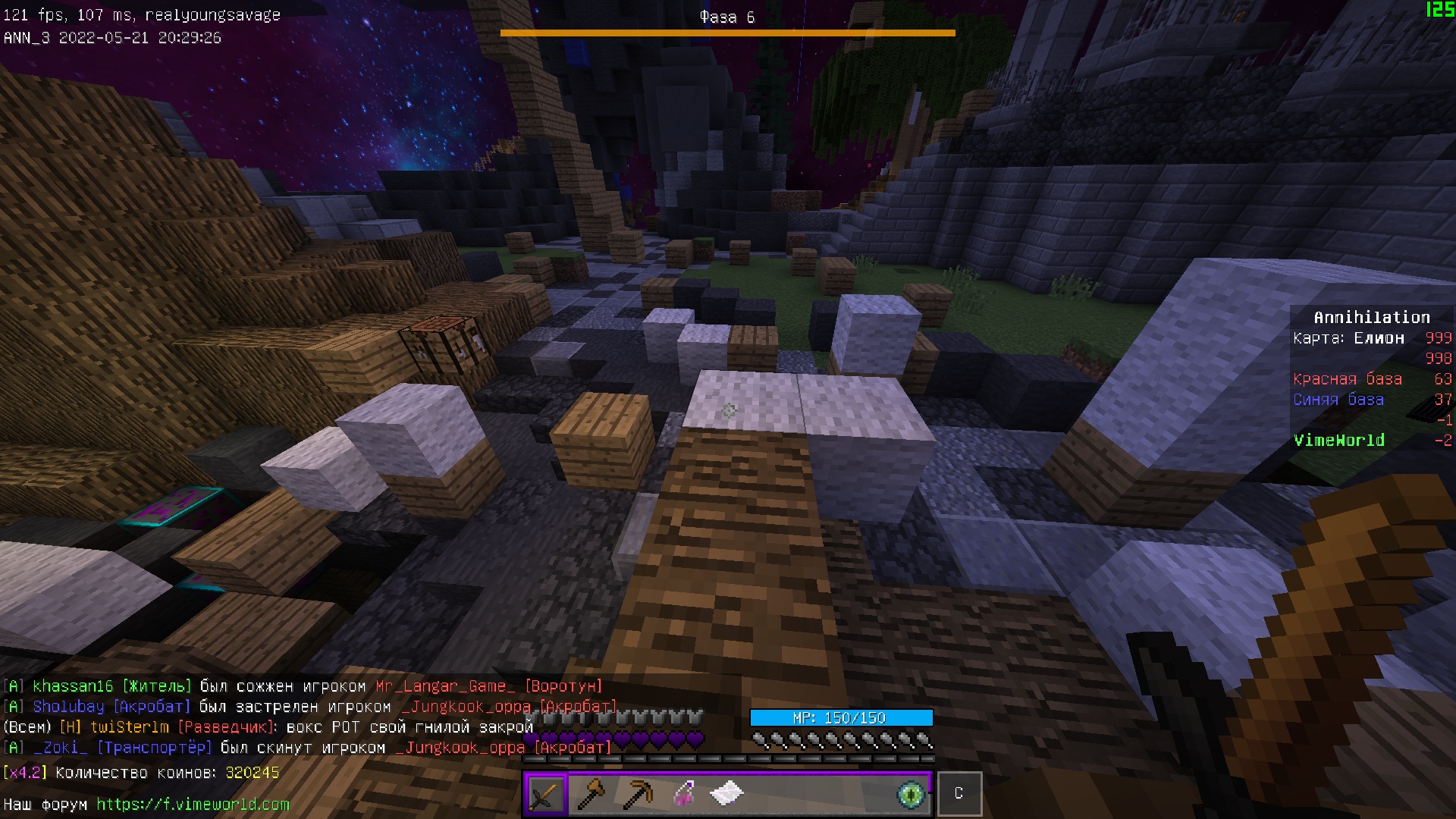The height and width of the screenshot is (819, 1456).
Task: Select the pink potion hotbar slot
Action: coord(683,794)
